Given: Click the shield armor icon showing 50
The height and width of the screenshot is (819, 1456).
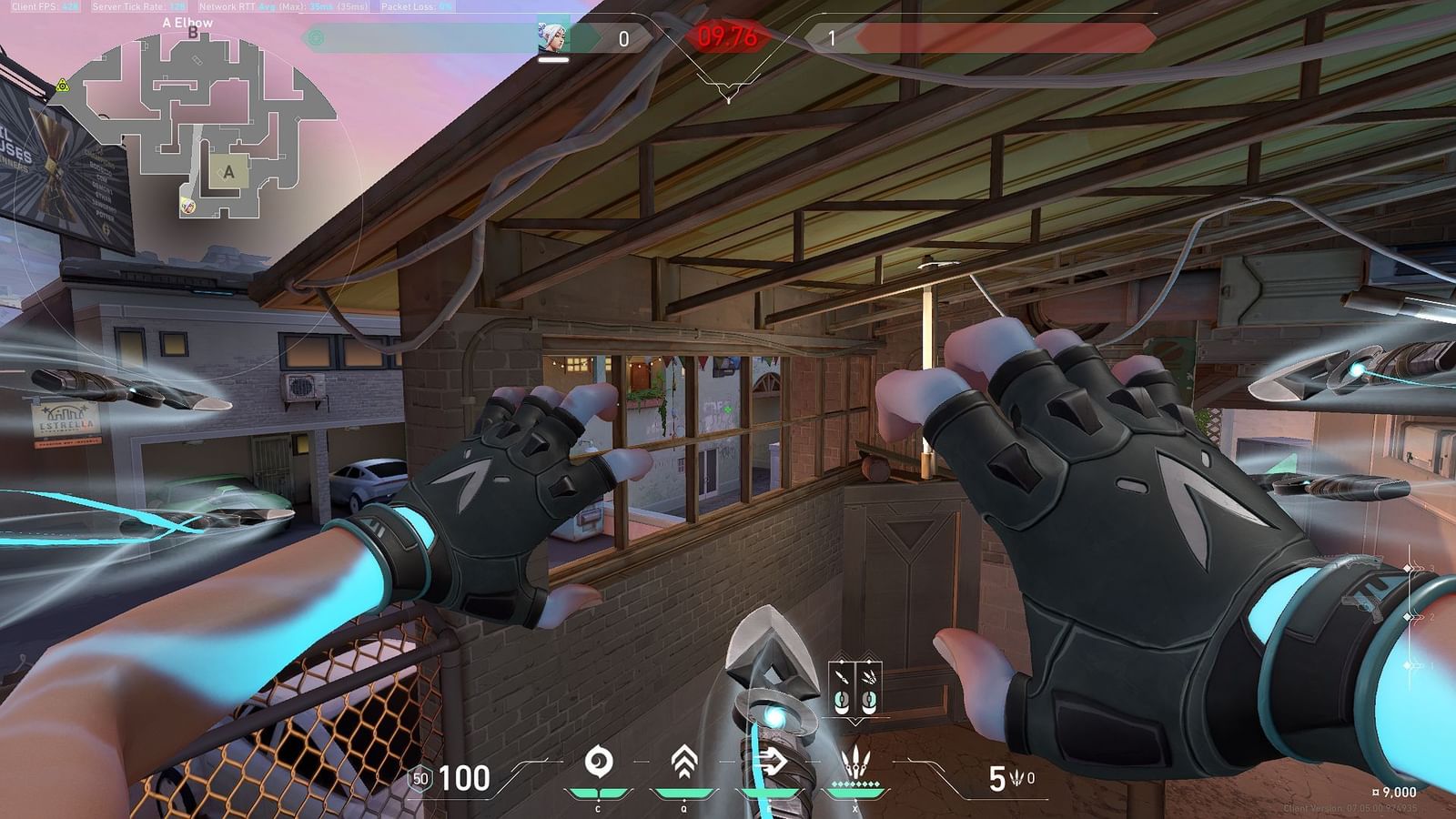Looking at the screenshot, I should (x=420, y=778).
